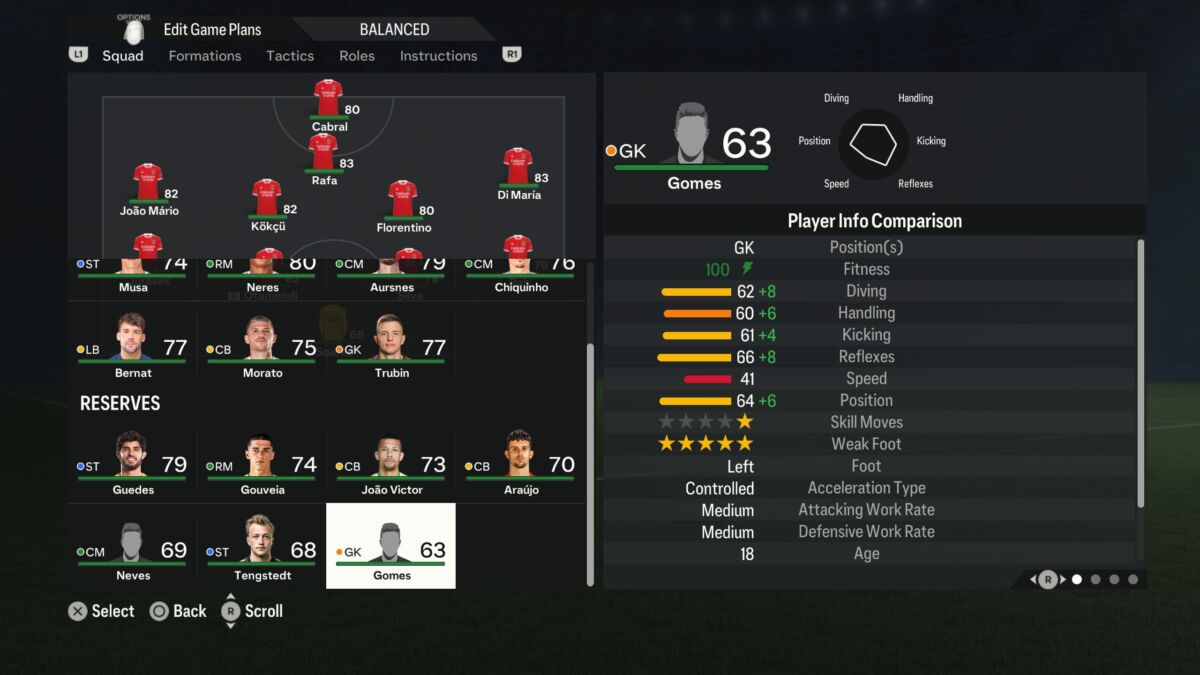This screenshot has height=675, width=1200.
Task: Choose Di María on the pitch
Action: click(x=518, y=172)
